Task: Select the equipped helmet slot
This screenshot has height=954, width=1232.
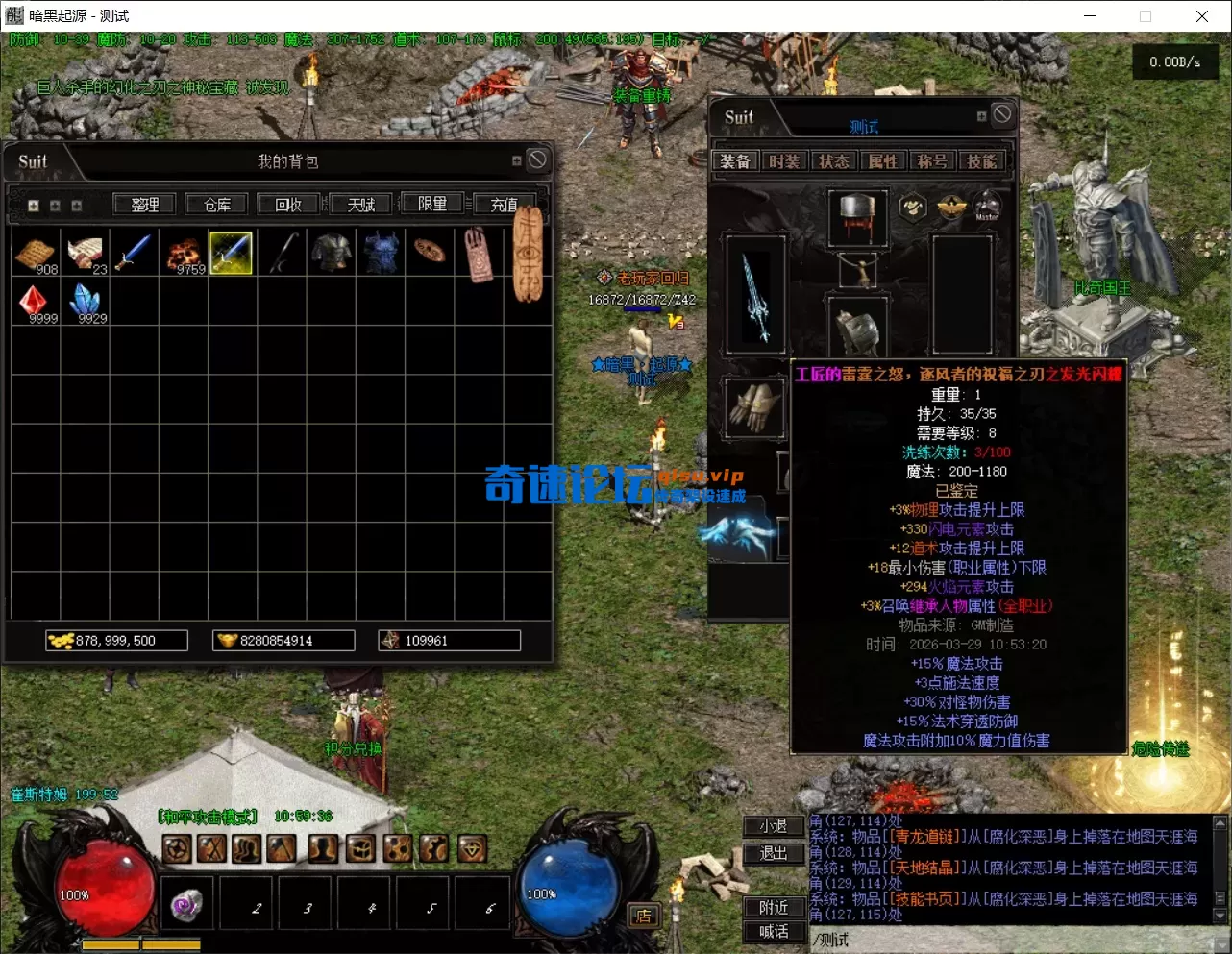Action: coord(857,216)
